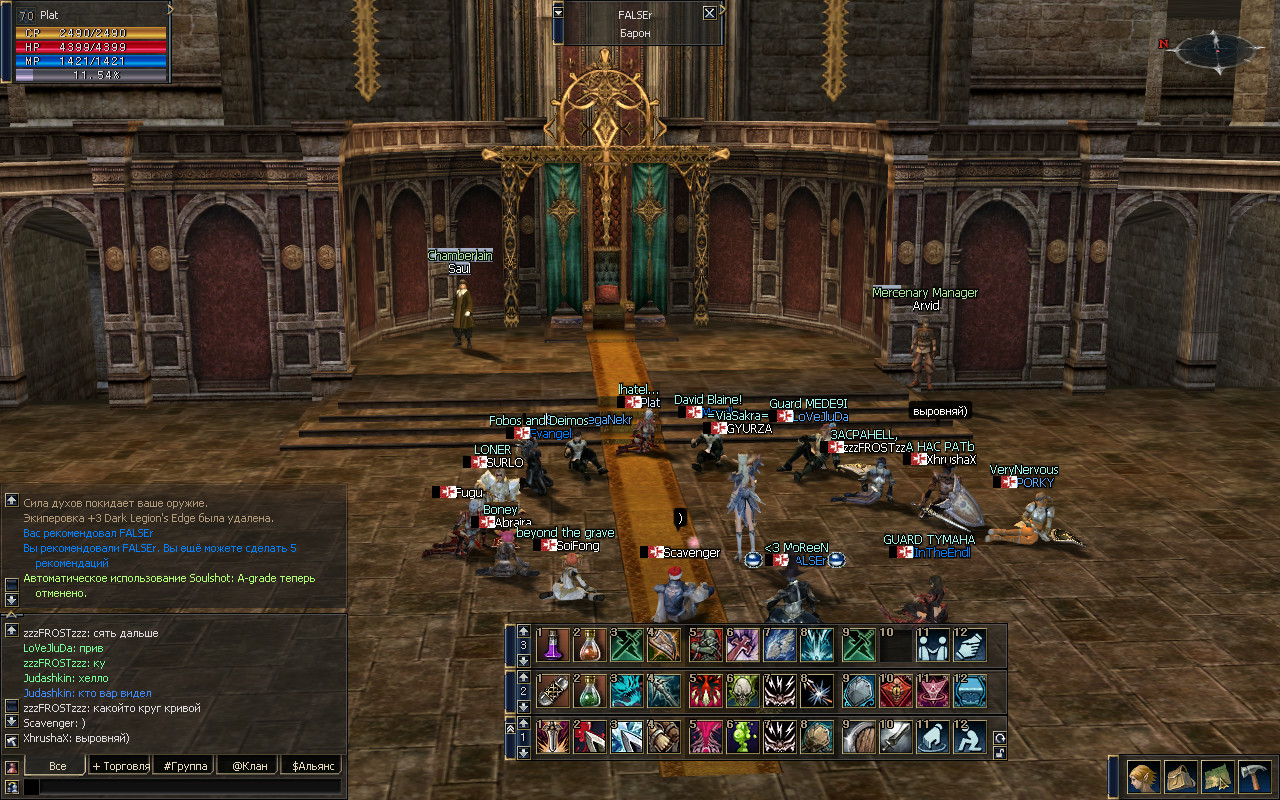
Task: Close the FALSEr target window
Action: (709, 13)
